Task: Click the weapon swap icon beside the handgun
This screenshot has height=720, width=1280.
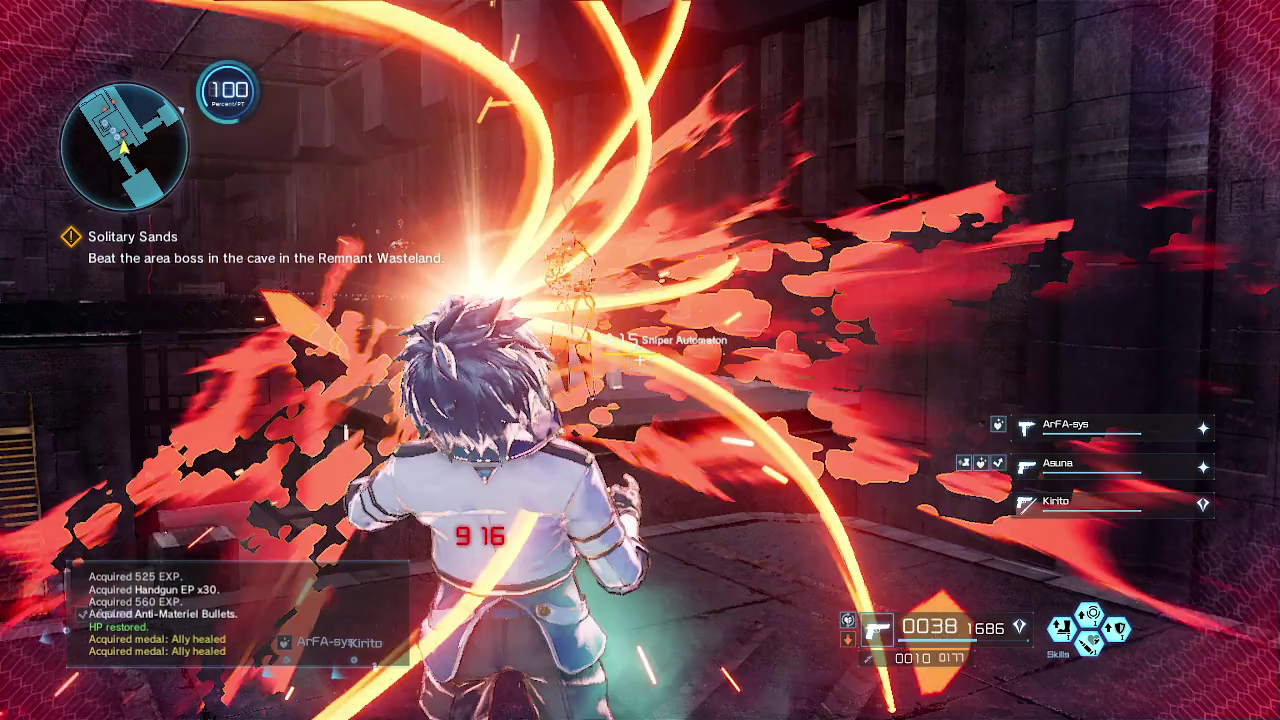Action: tap(848, 621)
